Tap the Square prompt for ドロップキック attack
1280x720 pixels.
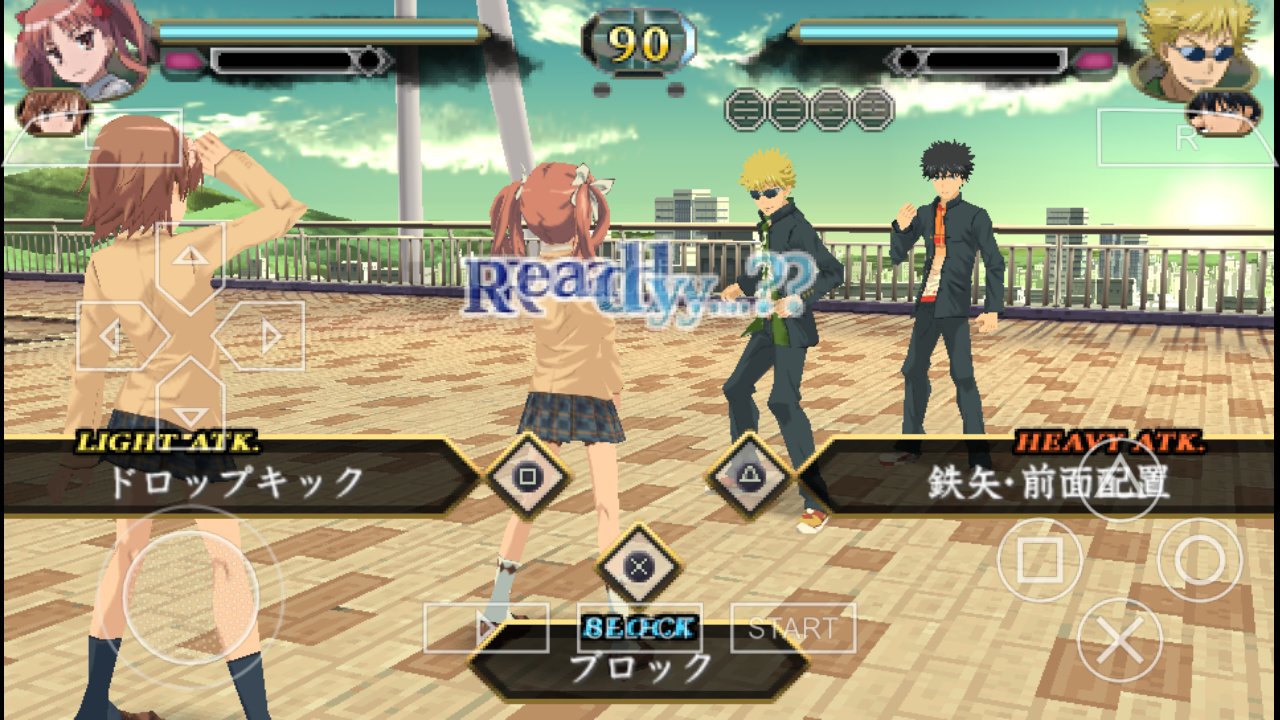point(527,478)
